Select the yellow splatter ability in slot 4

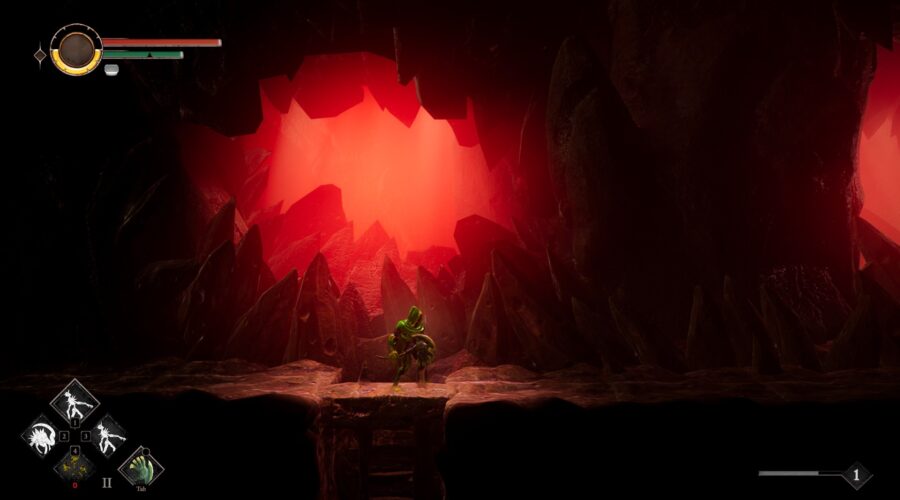point(74,465)
